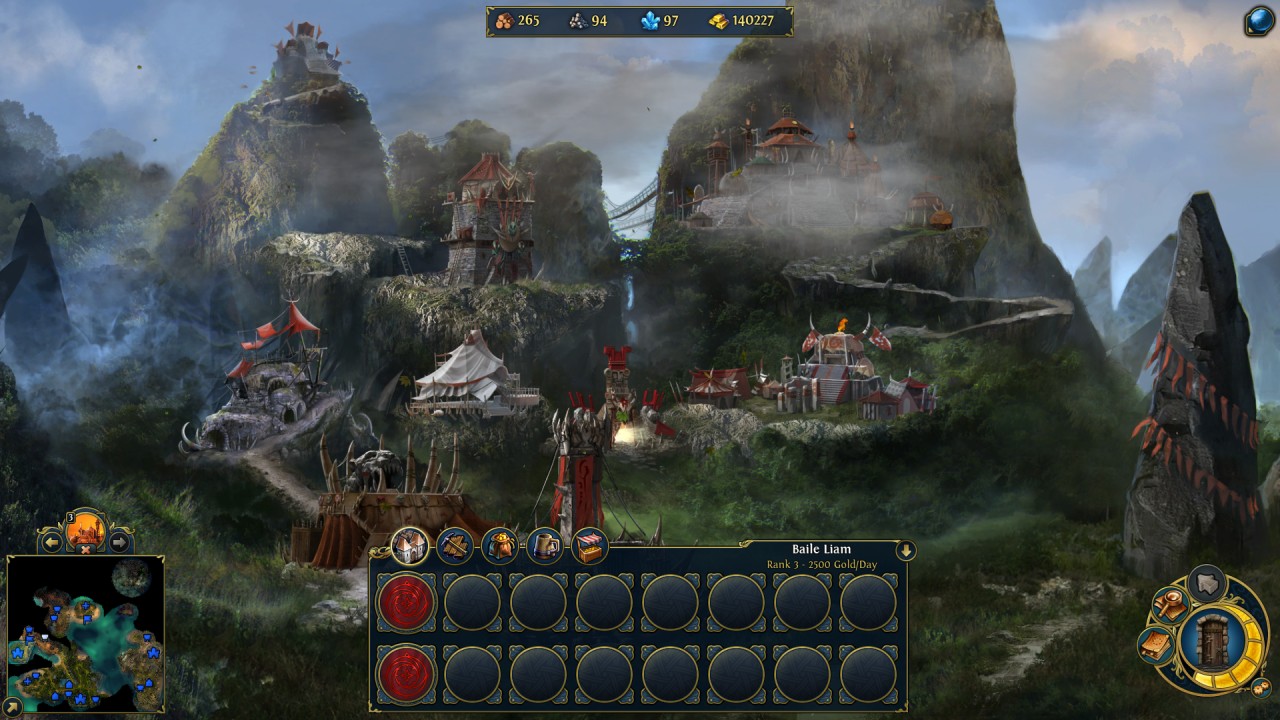Open settings with the gears icon
Image resolution: width=1280 pixels, height=720 pixels.
click(x=1261, y=688)
